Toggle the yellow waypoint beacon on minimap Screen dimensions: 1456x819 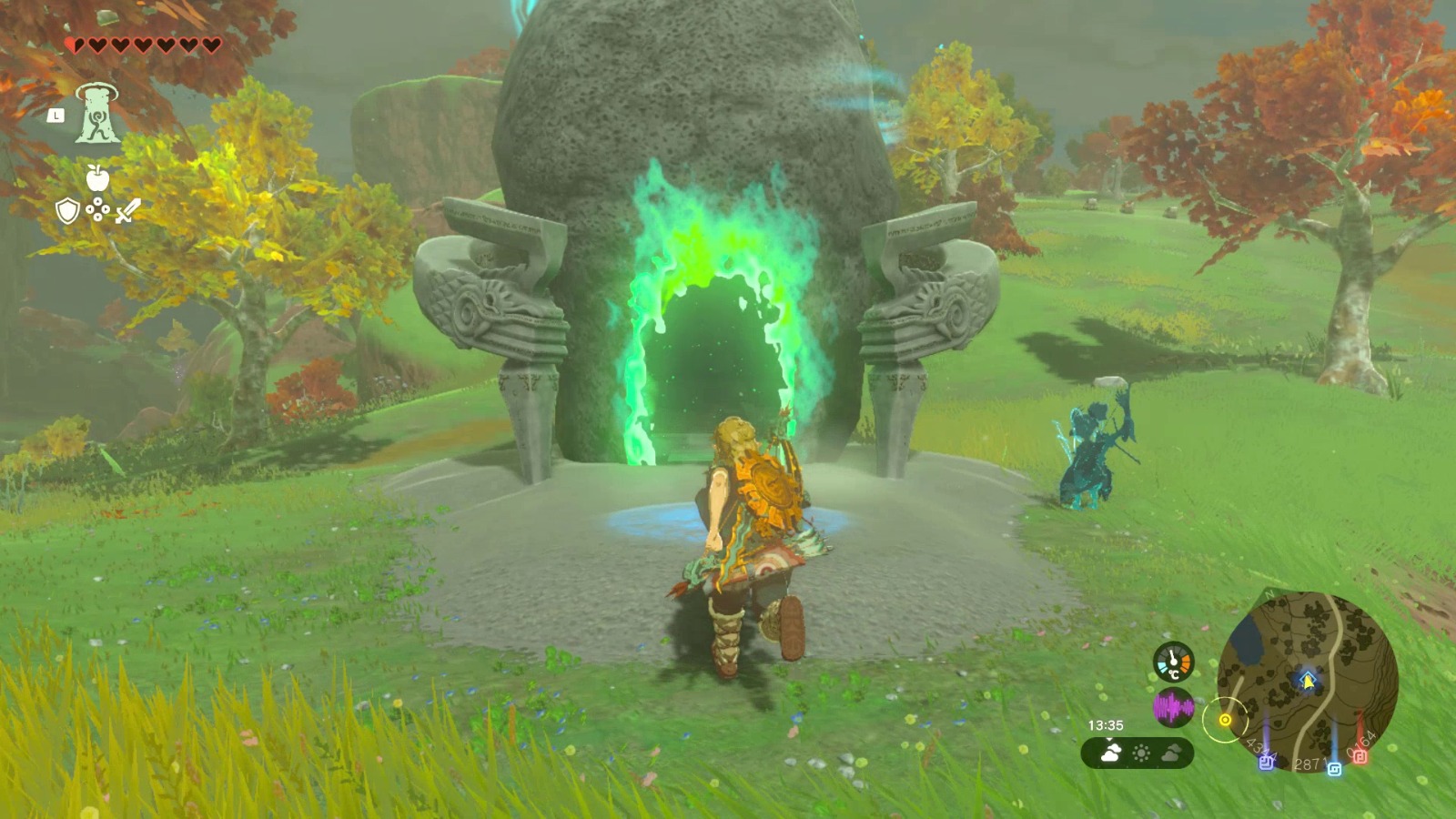click(1225, 720)
